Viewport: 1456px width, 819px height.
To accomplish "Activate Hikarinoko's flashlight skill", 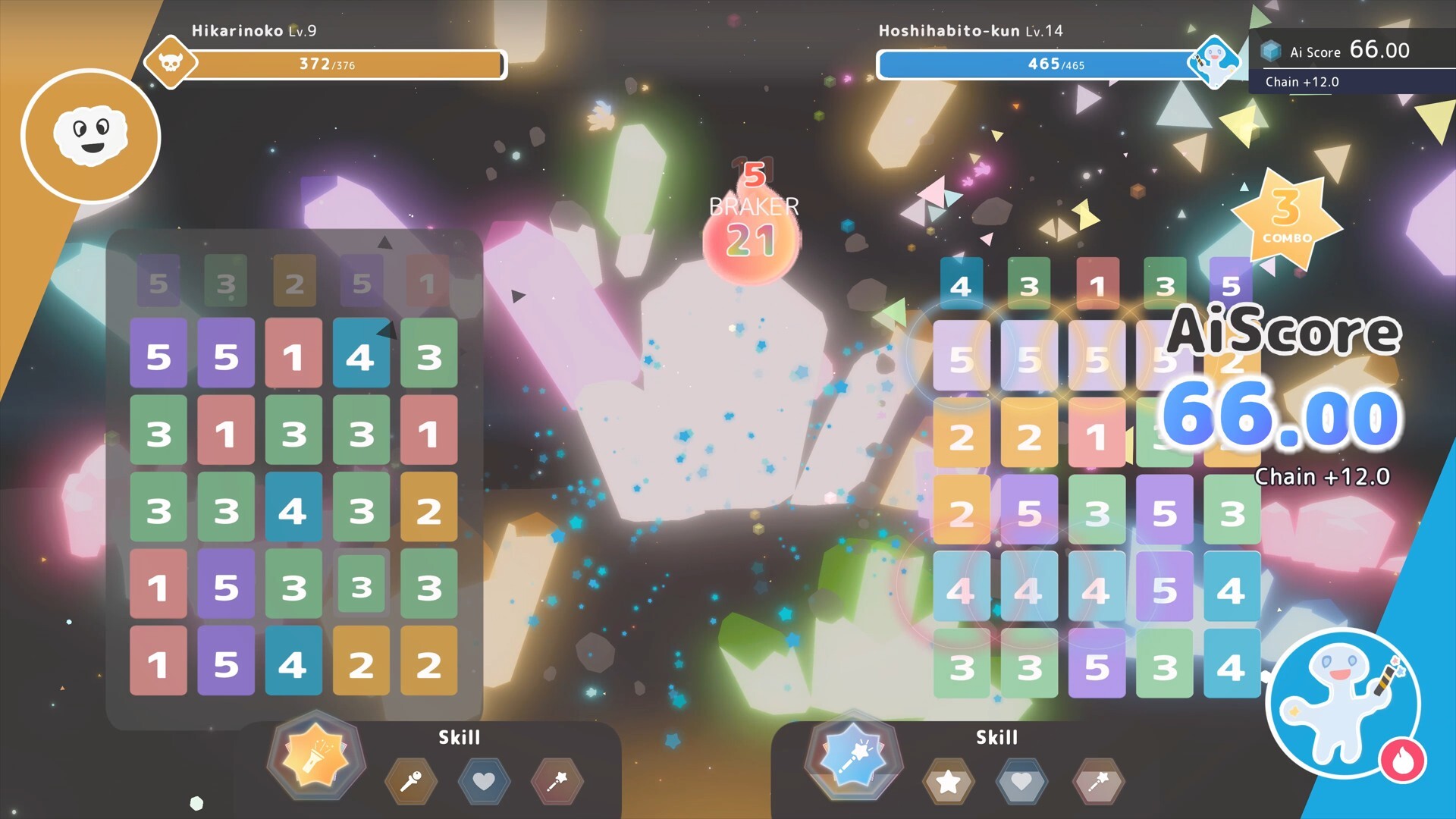I will (317, 758).
